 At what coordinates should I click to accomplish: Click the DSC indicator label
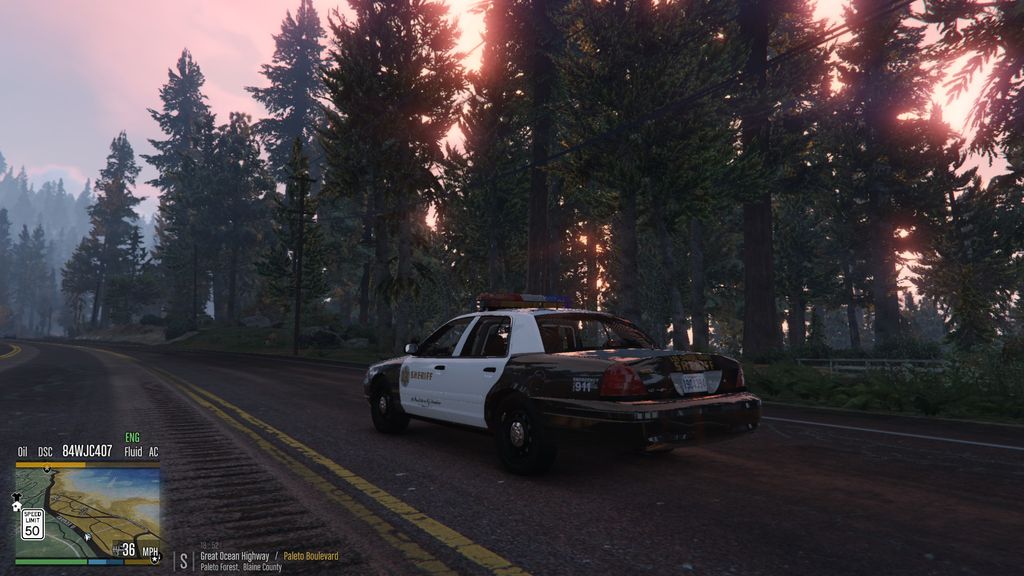(45, 452)
